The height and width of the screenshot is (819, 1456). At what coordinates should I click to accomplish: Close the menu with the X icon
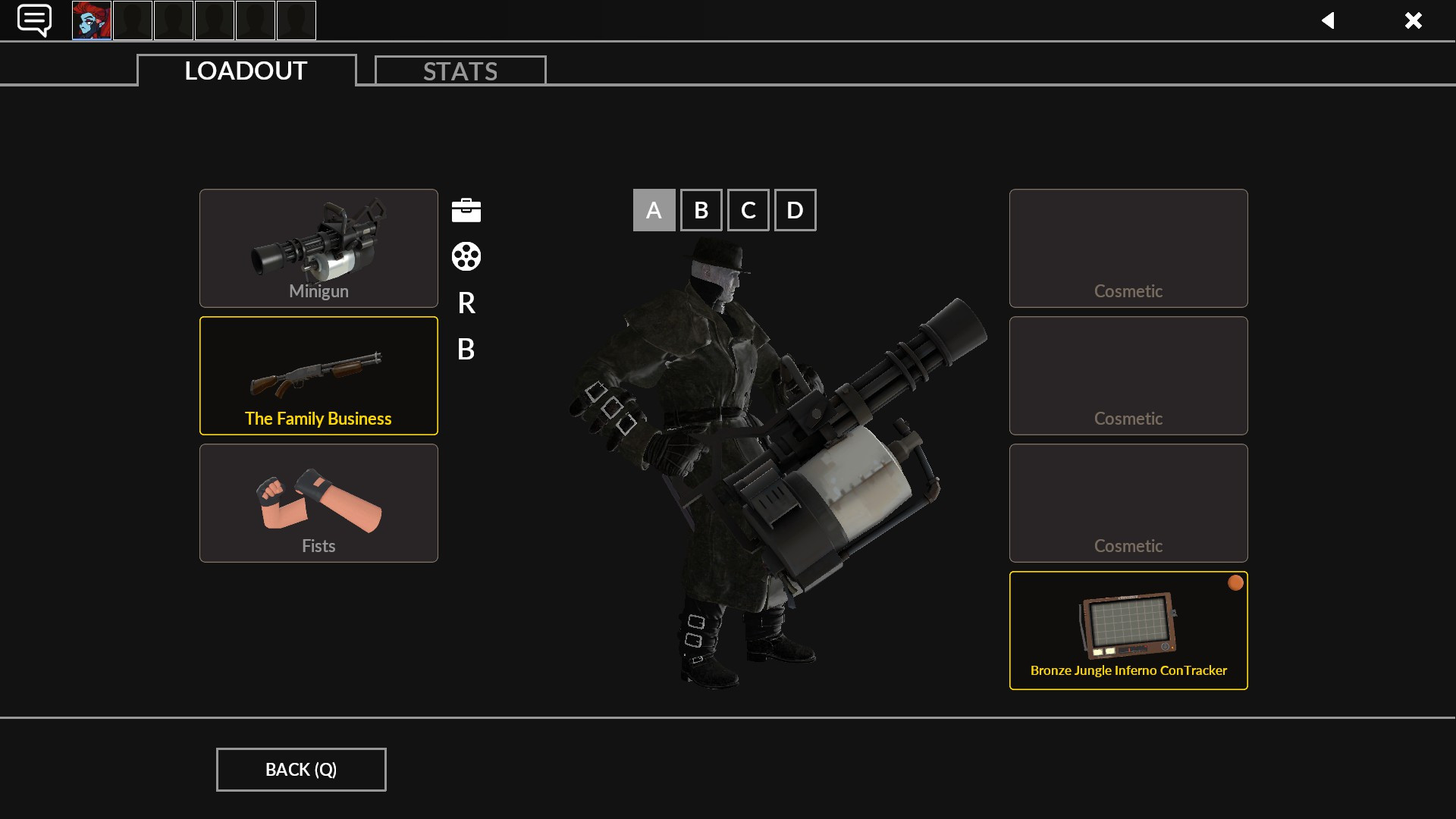point(1414,20)
